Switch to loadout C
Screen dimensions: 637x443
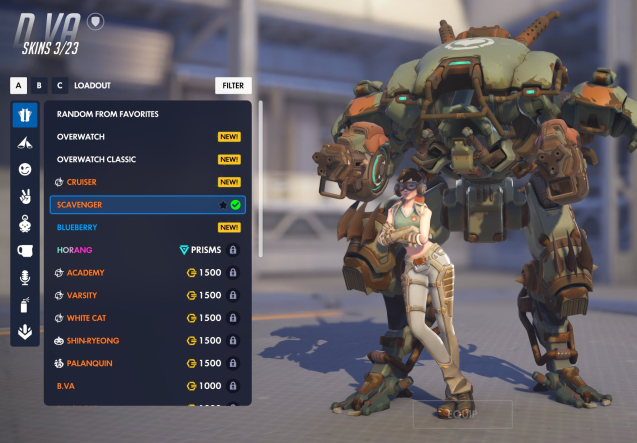(59, 86)
